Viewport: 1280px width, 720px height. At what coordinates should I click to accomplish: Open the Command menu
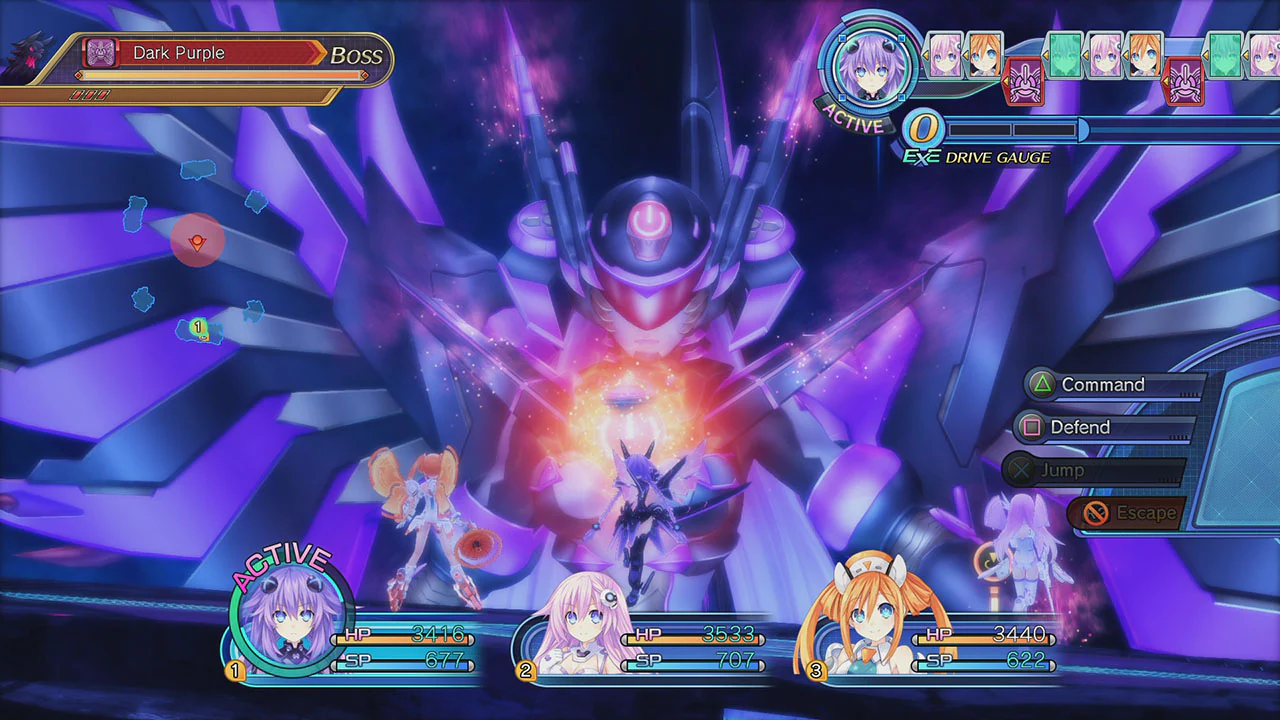pos(1103,384)
